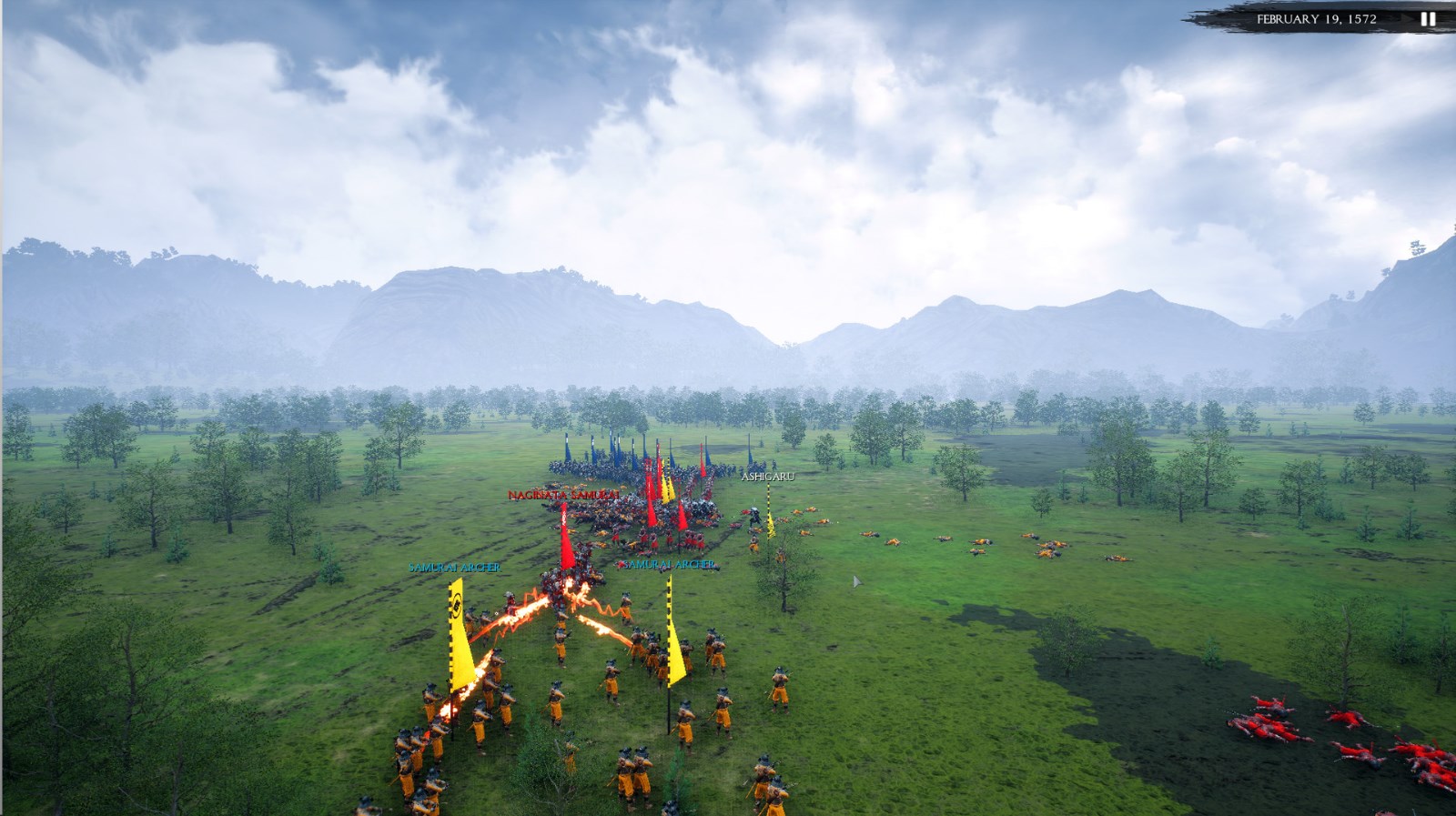Choose the right Samurai Archer unit label
Image resolution: width=1456 pixels, height=816 pixels.
click(x=669, y=565)
